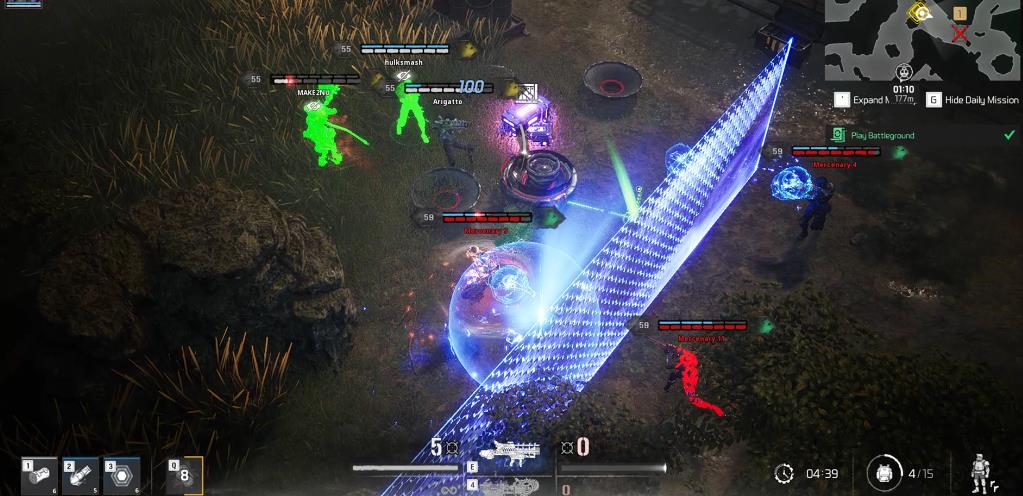Select the equipped primary gun icon
Image resolution: width=1023 pixels, height=496 pixels.
pos(510,452)
